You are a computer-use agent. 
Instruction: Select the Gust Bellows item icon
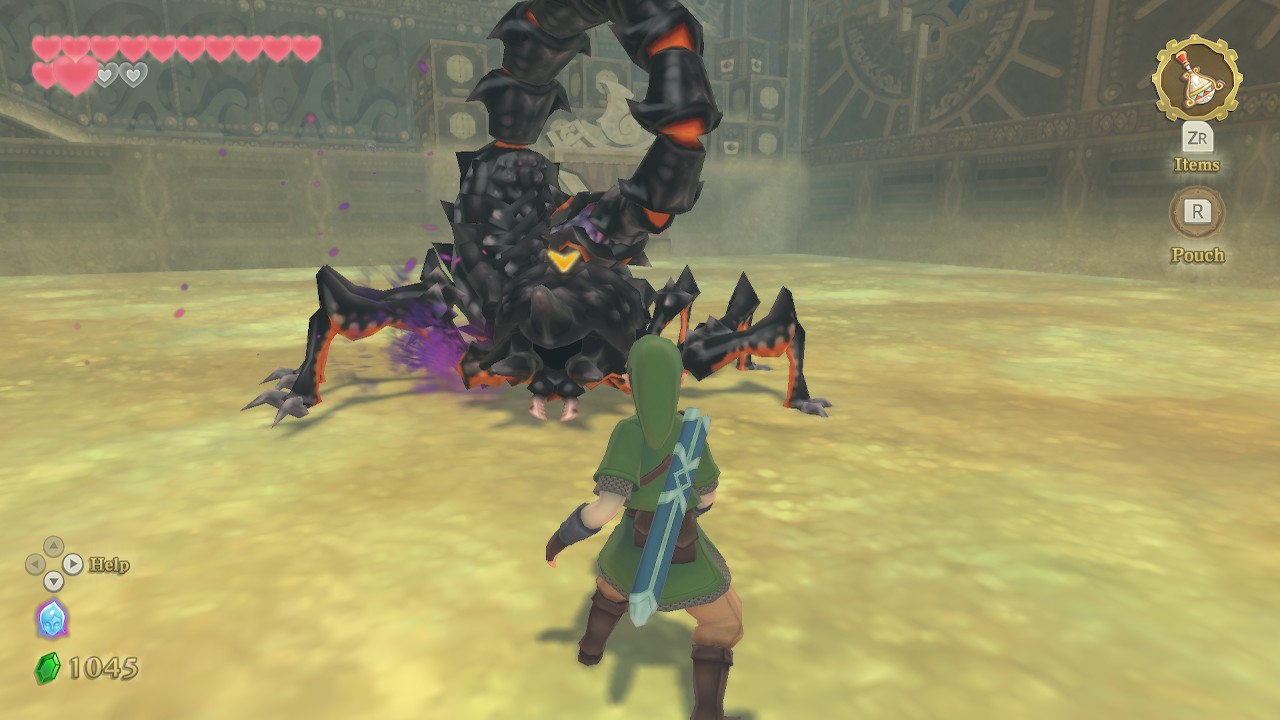click(1196, 78)
